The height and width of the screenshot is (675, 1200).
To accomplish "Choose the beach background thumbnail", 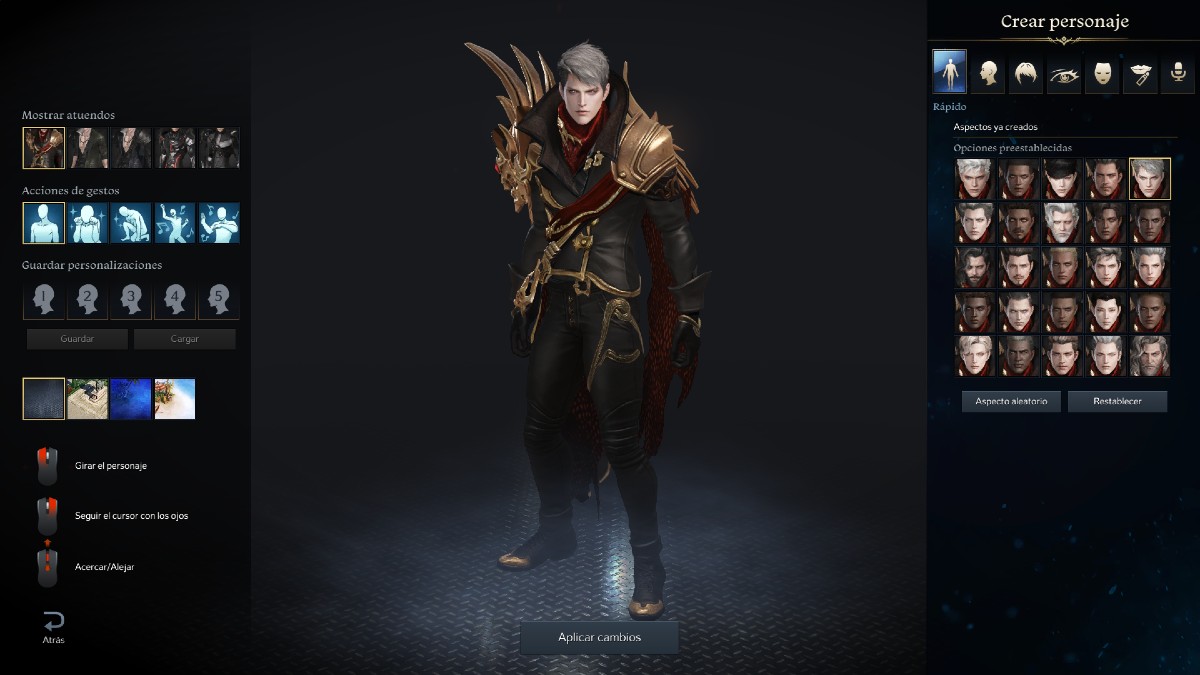I will pyautogui.click(x=175, y=399).
